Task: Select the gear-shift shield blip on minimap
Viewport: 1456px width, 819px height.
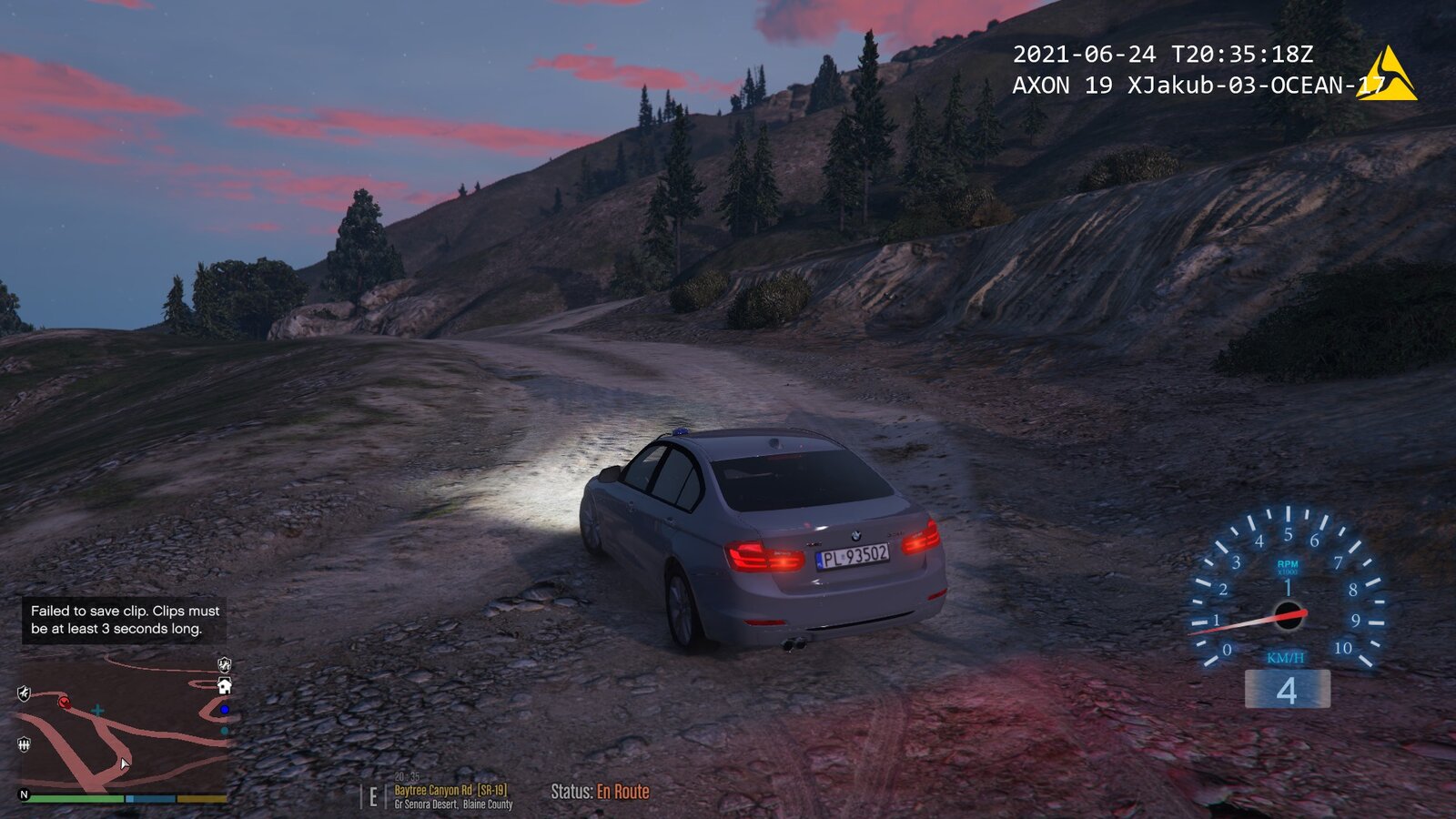Action: [x=24, y=744]
